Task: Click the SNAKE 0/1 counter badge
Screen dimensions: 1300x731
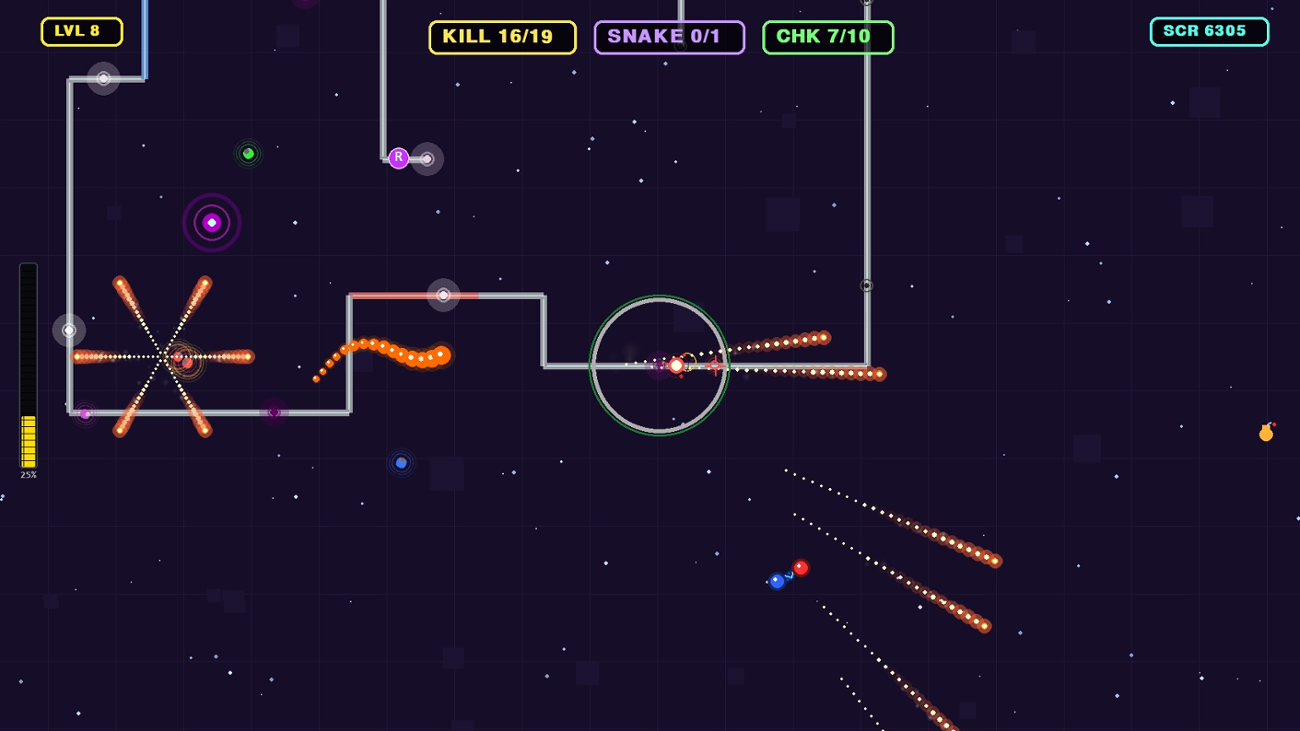Action: coord(668,36)
